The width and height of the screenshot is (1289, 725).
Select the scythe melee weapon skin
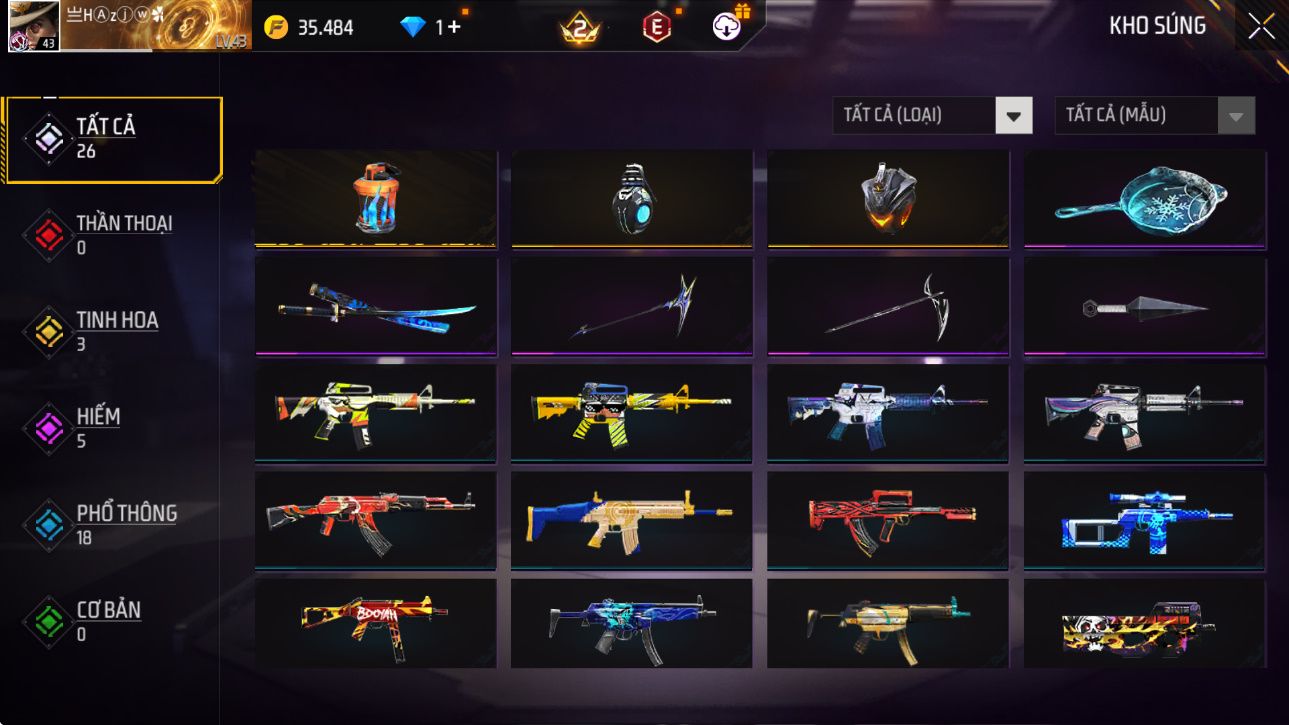[x=888, y=305]
